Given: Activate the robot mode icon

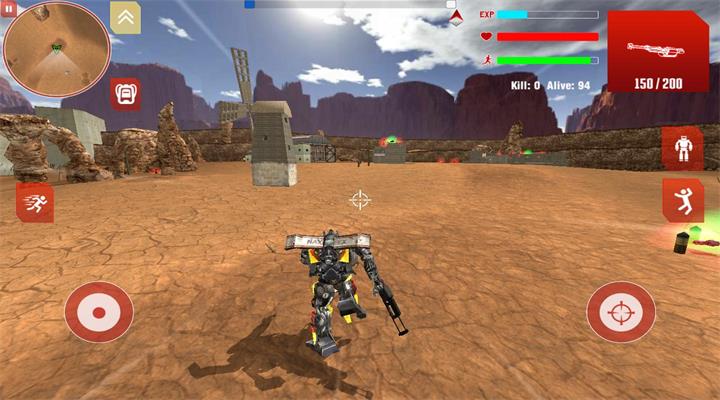Looking at the screenshot, I should (683, 149).
